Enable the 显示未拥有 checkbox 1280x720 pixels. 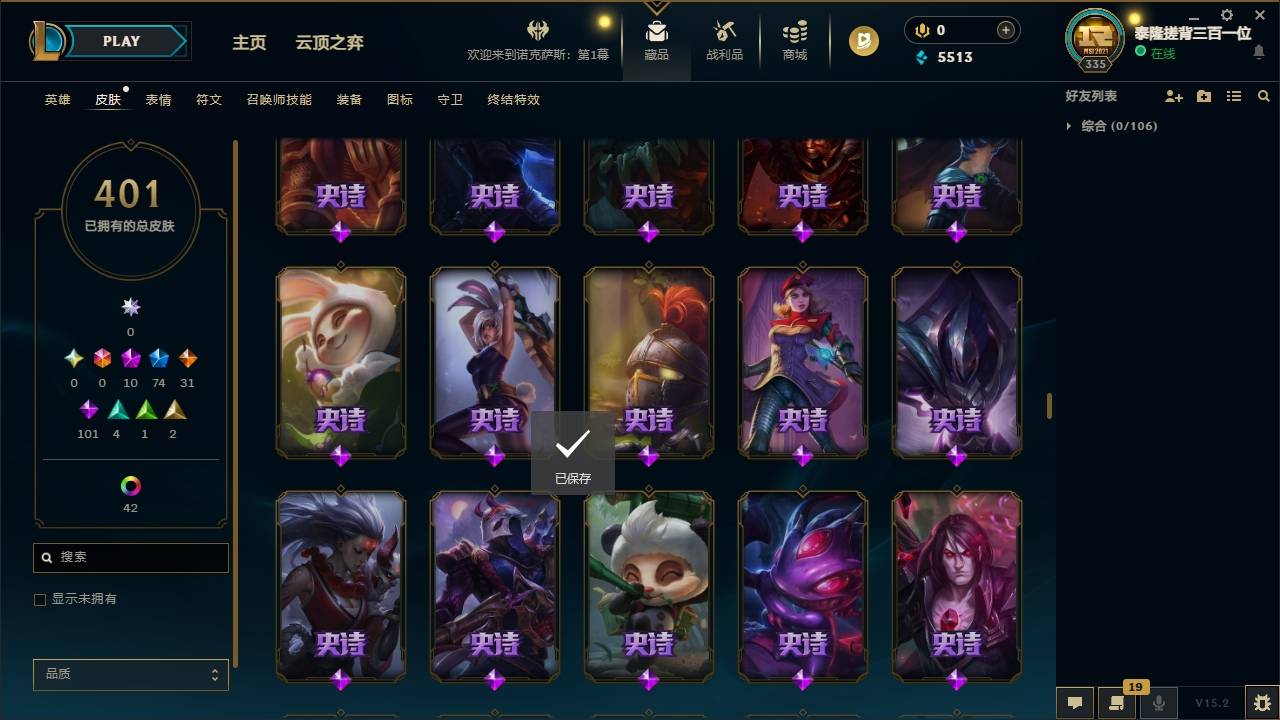pos(39,599)
